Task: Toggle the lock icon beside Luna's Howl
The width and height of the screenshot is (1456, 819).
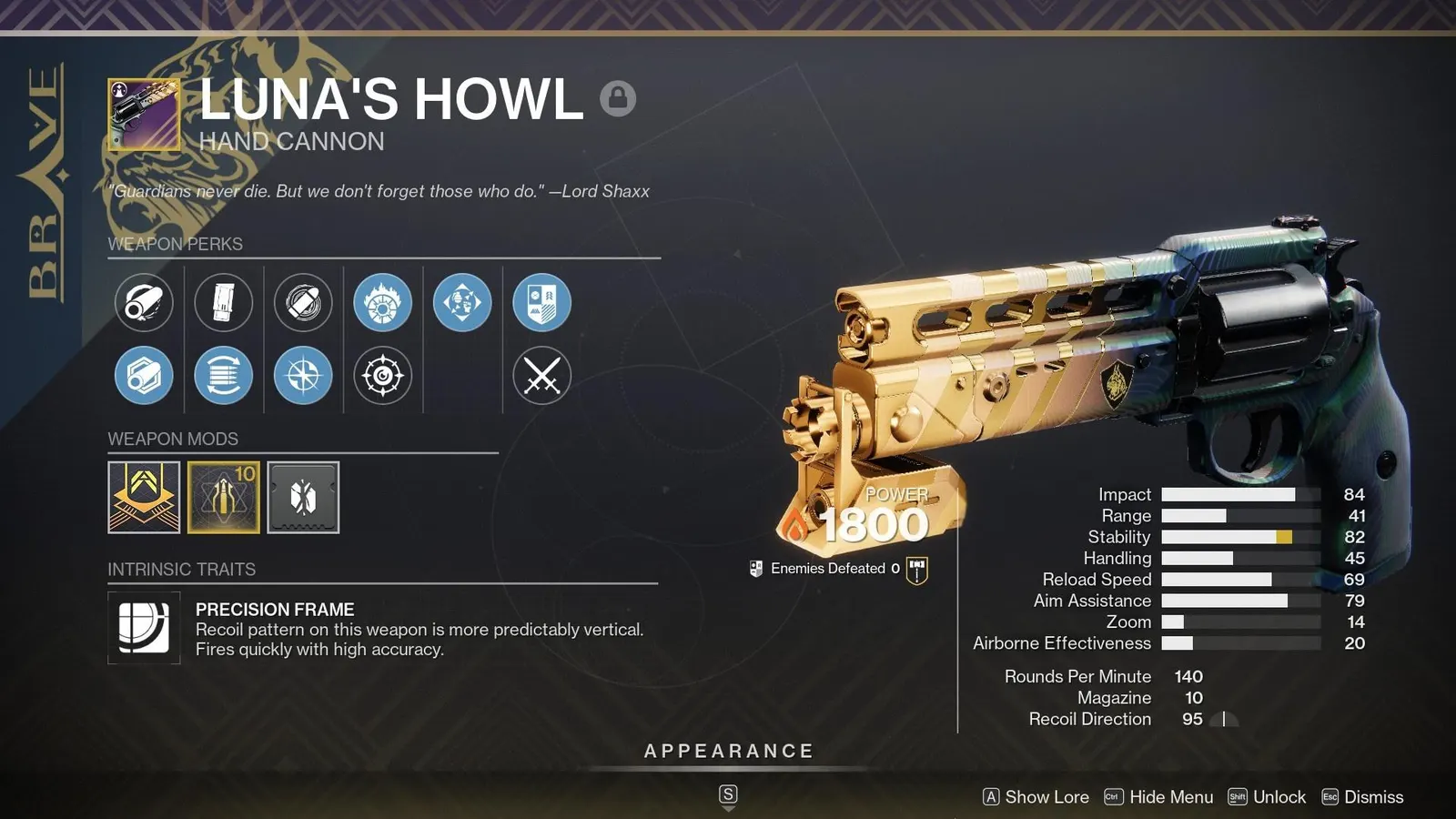Action: pyautogui.click(x=620, y=96)
